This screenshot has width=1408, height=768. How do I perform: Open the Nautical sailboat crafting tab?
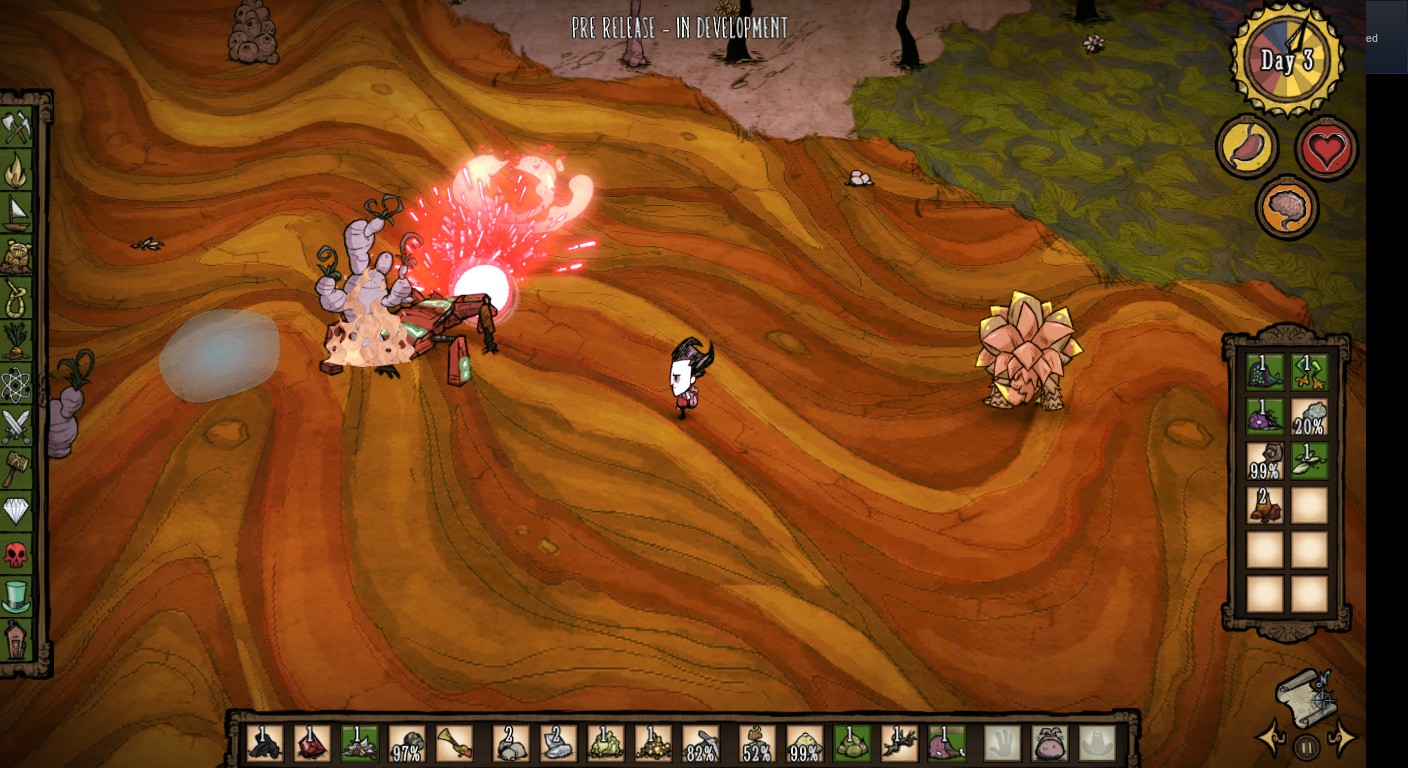[16, 213]
